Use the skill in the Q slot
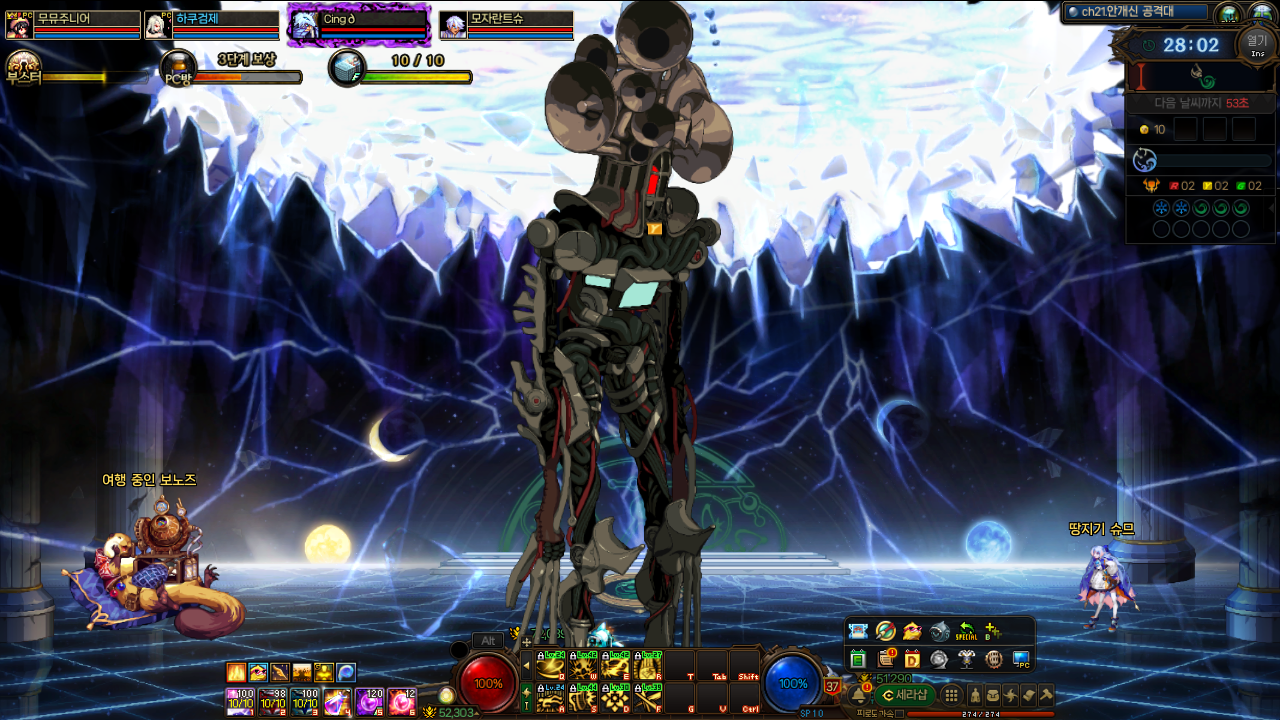1280x720 pixels. [x=551, y=666]
